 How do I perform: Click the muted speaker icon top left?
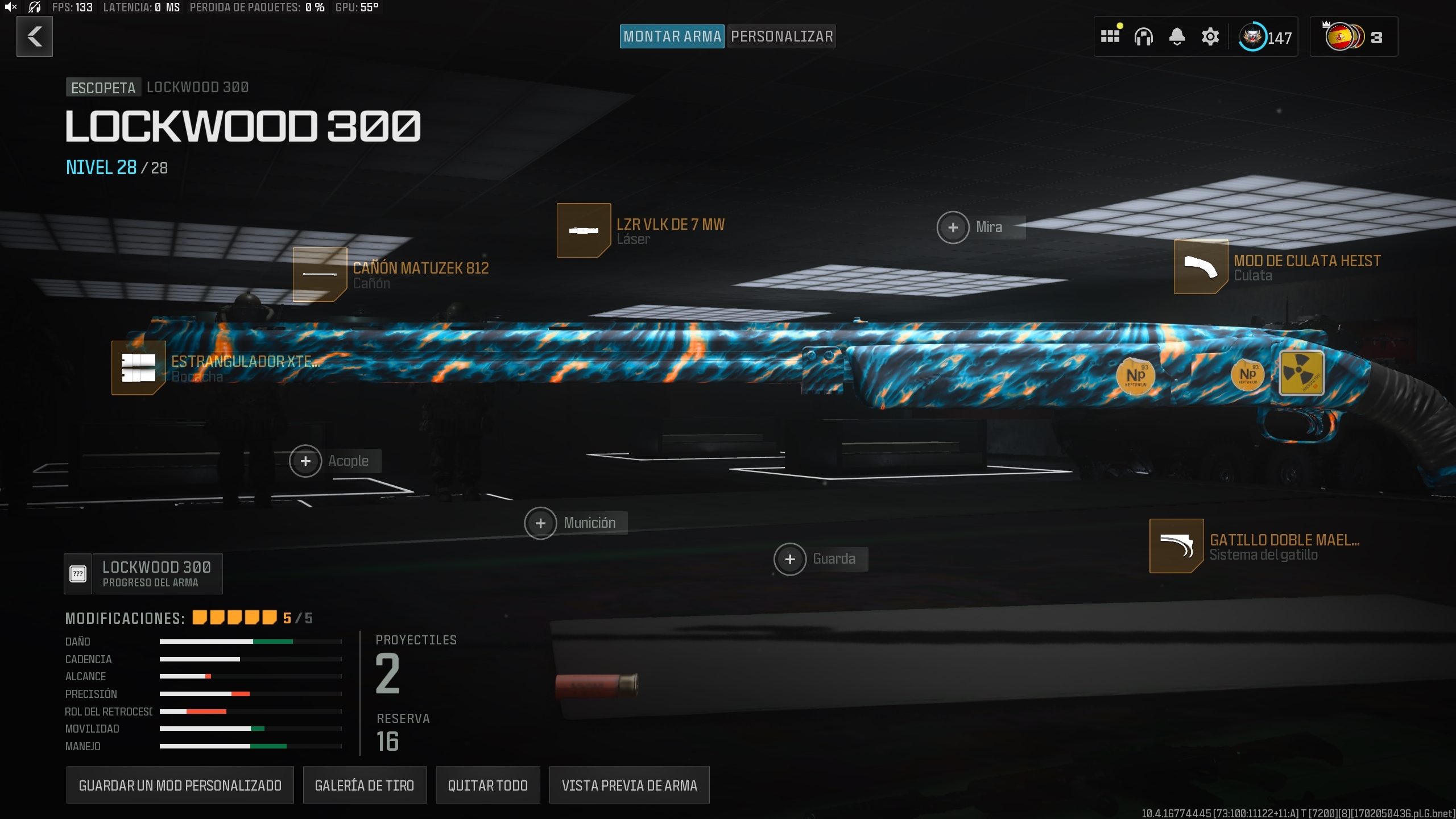(11, 7)
